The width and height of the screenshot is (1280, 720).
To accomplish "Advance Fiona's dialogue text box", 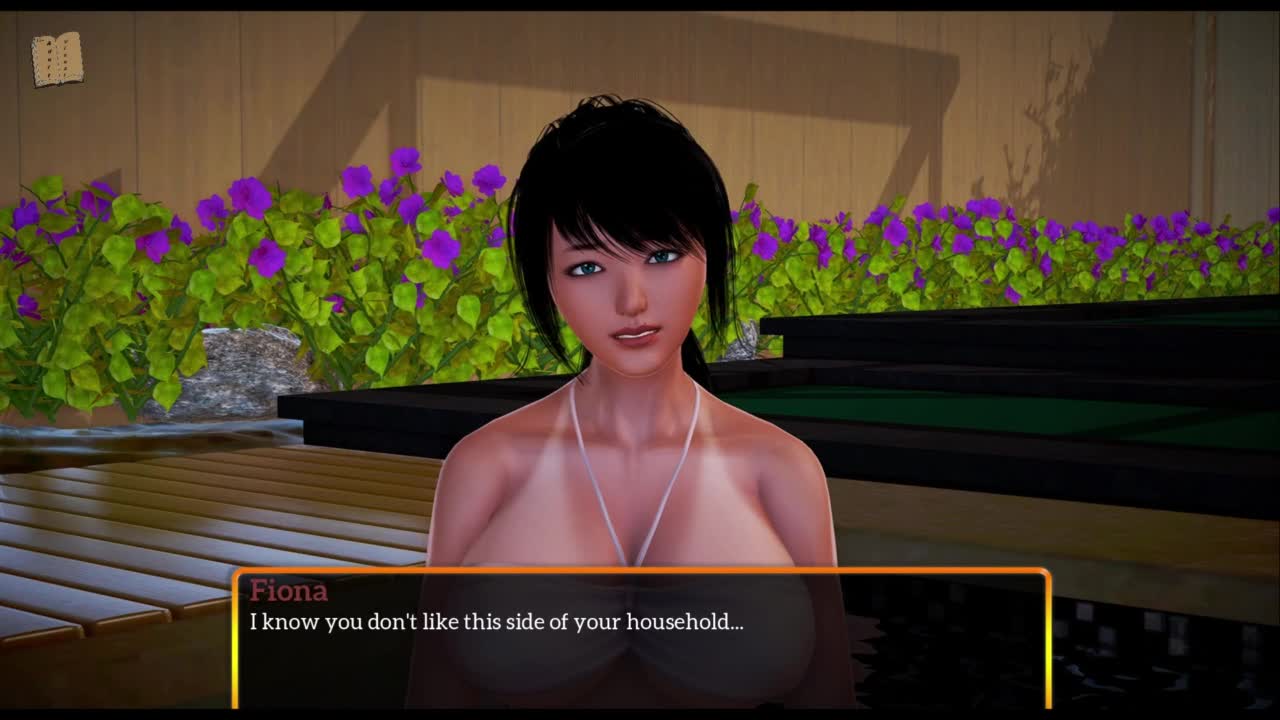I will point(640,638).
